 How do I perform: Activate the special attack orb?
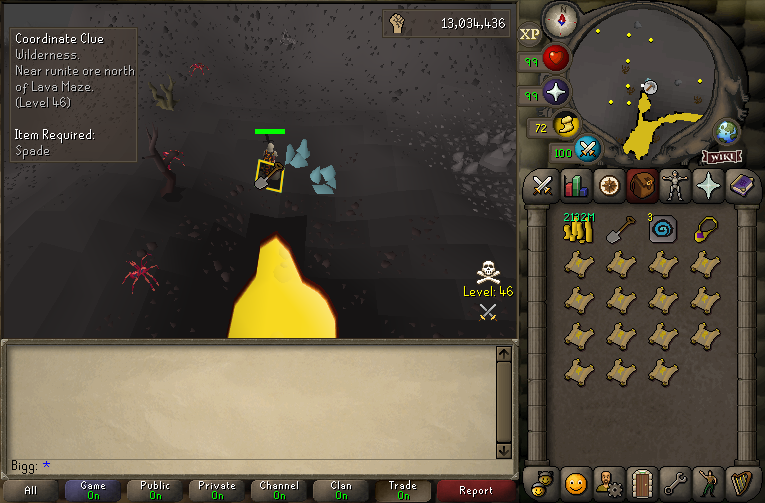pos(588,150)
